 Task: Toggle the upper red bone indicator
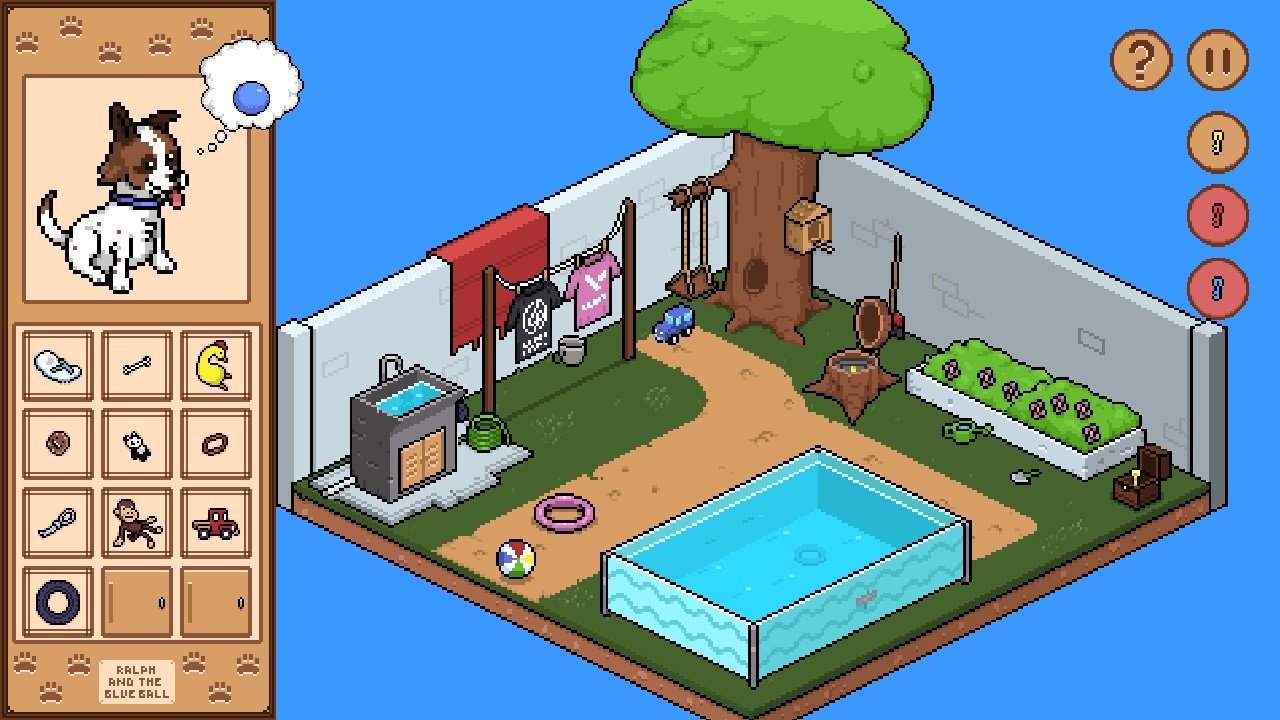tap(1216, 216)
